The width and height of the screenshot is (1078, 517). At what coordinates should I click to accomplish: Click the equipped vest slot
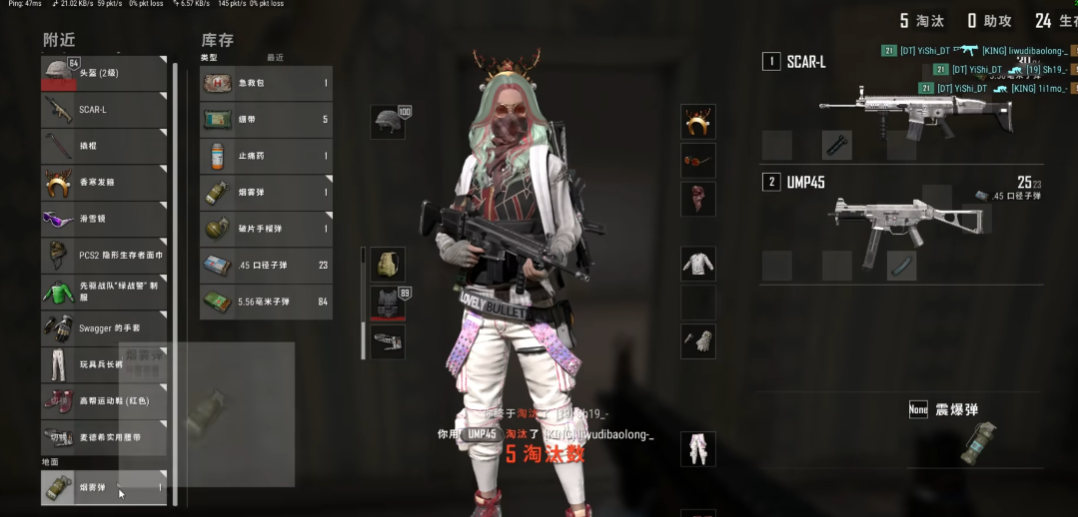388,303
